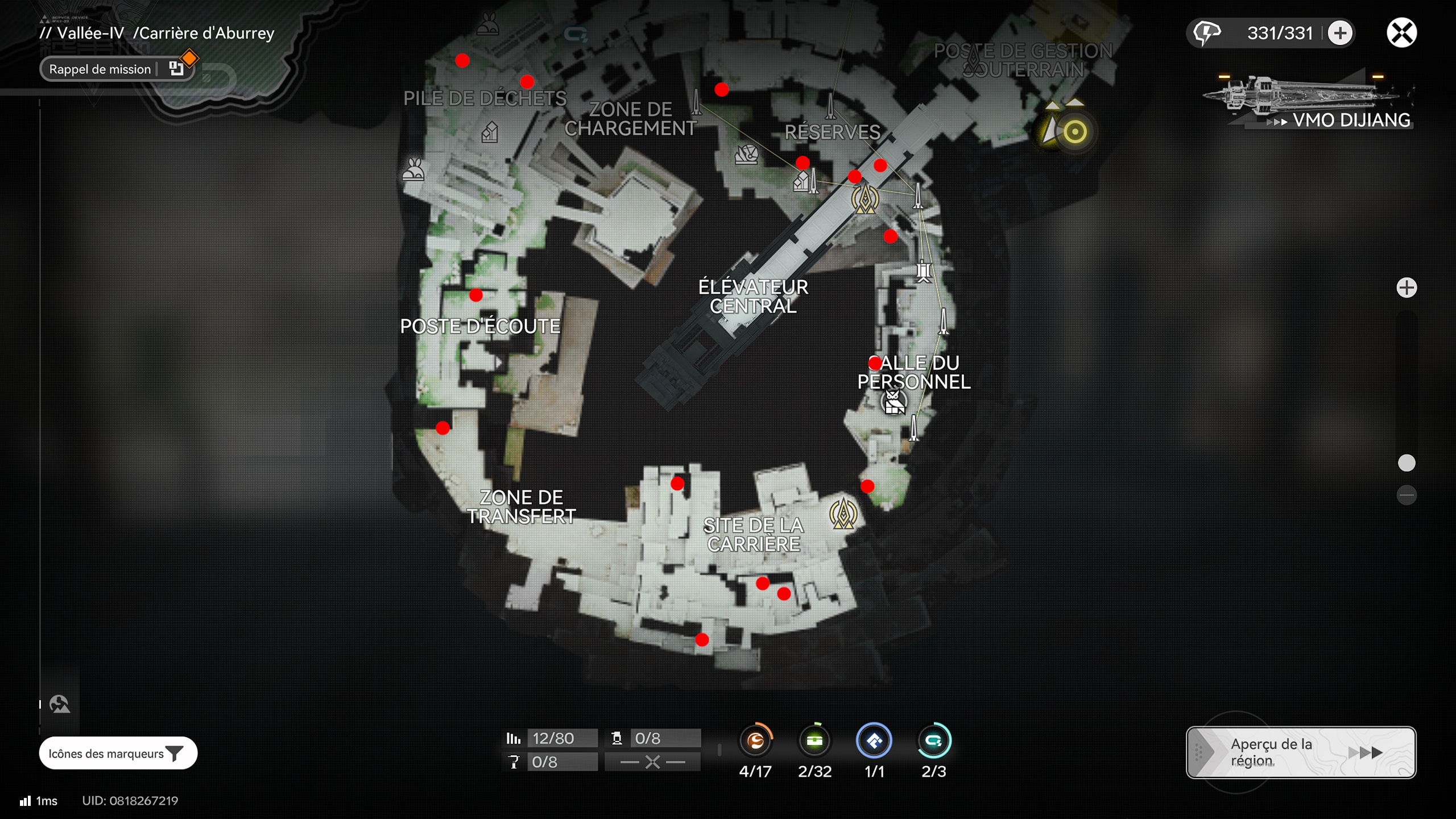Viewport: 1456px width, 819px height.
Task: Travel to the VMO Dijiang ship
Action: click(1308, 102)
